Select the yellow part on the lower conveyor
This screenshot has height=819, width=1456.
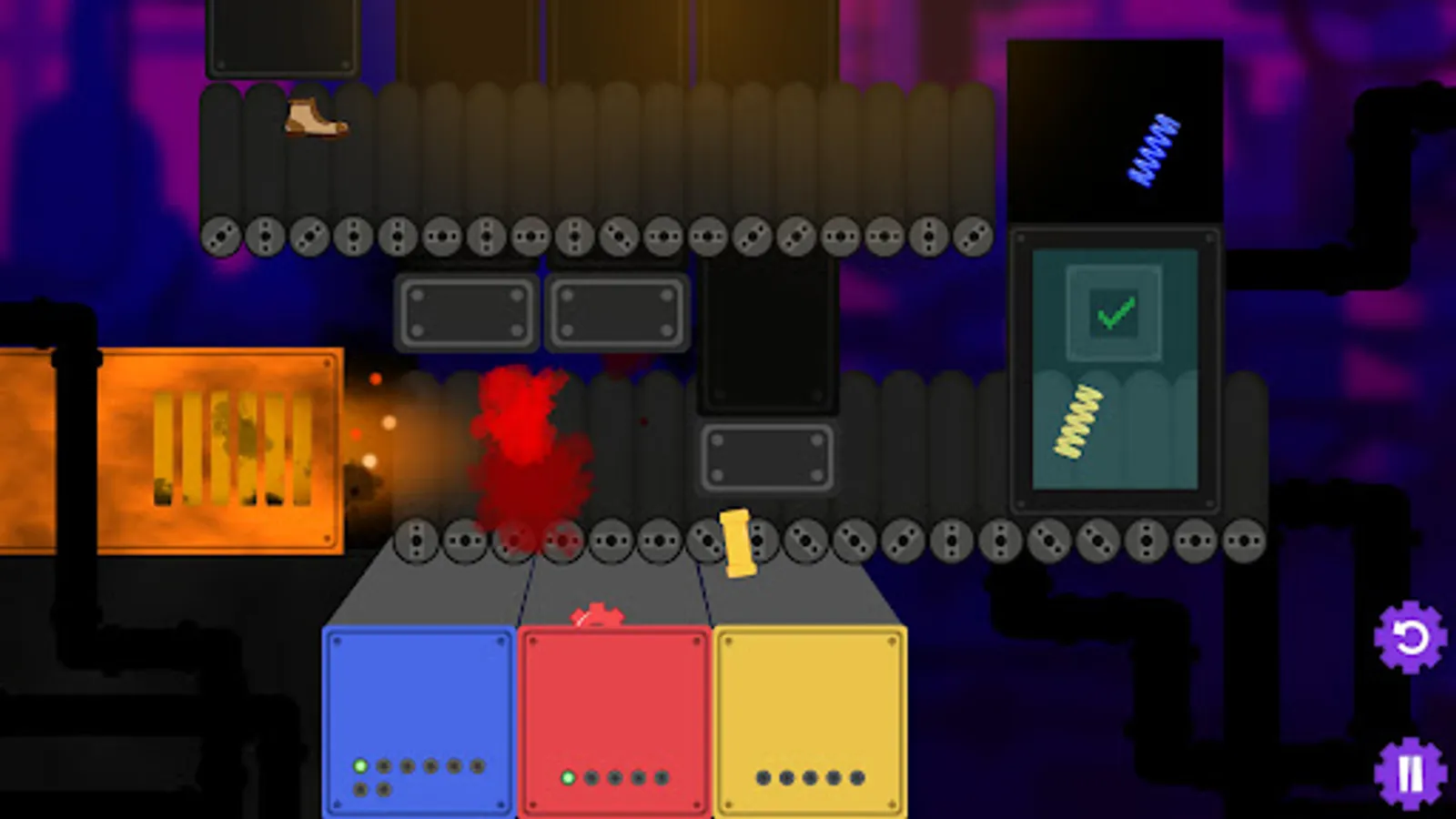[x=738, y=544]
